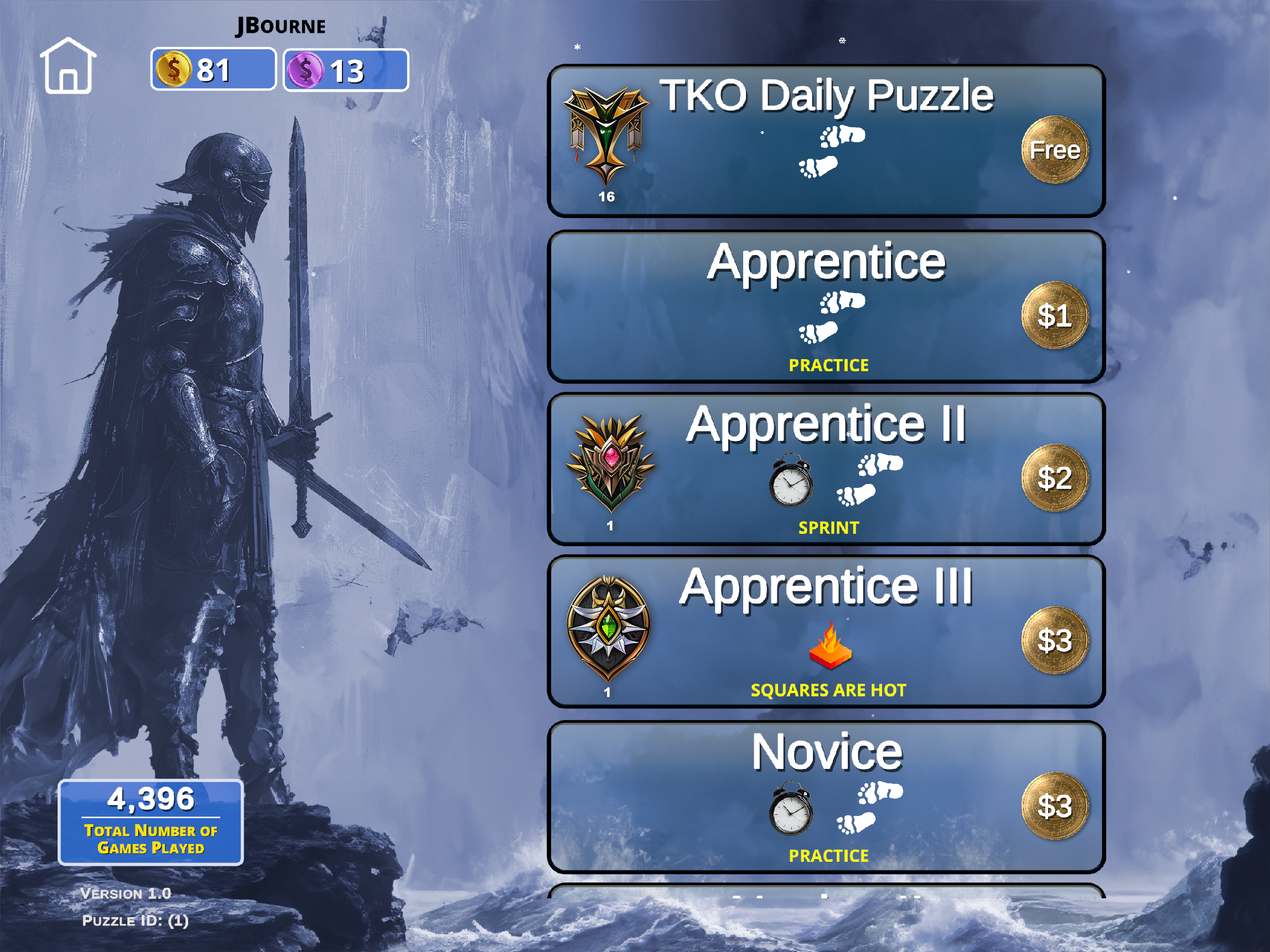
Task: Tap the Total Number of Games Played panel
Action: 151,822
